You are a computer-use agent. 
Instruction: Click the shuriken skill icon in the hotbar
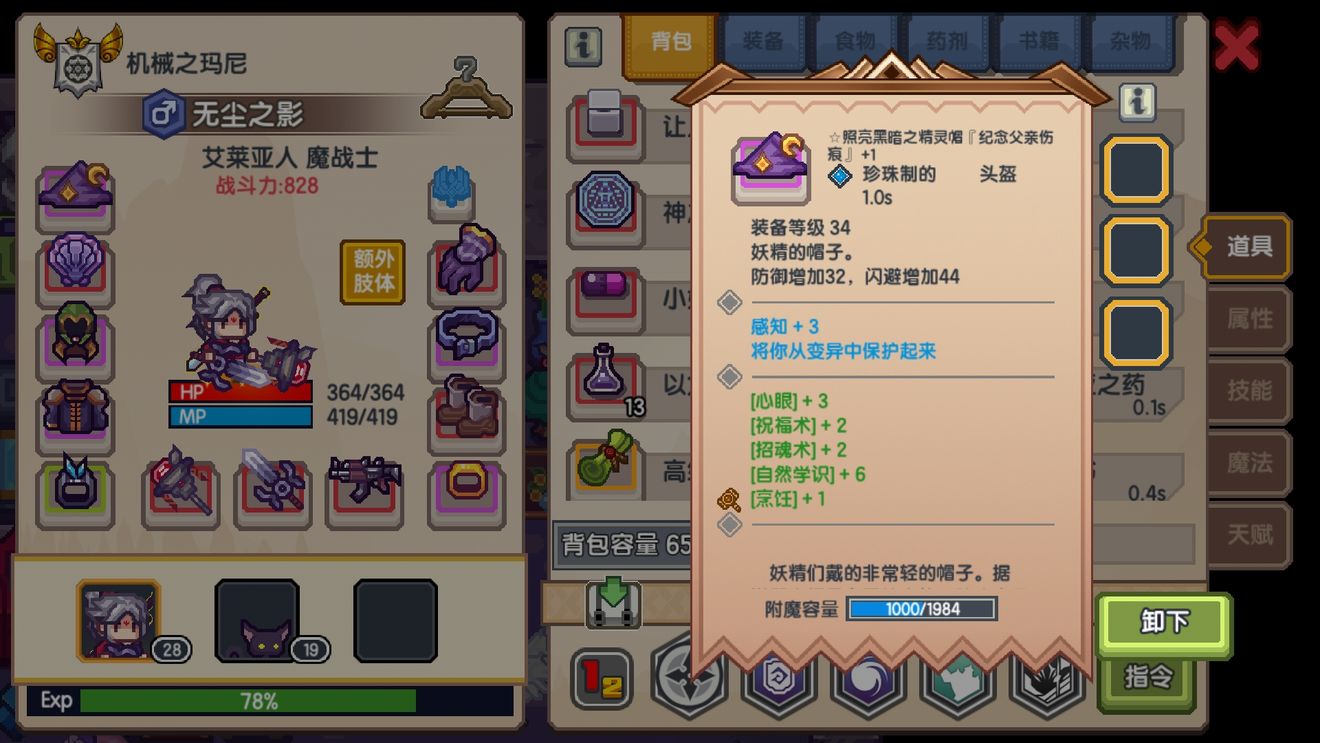pyautogui.click(x=689, y=679)
